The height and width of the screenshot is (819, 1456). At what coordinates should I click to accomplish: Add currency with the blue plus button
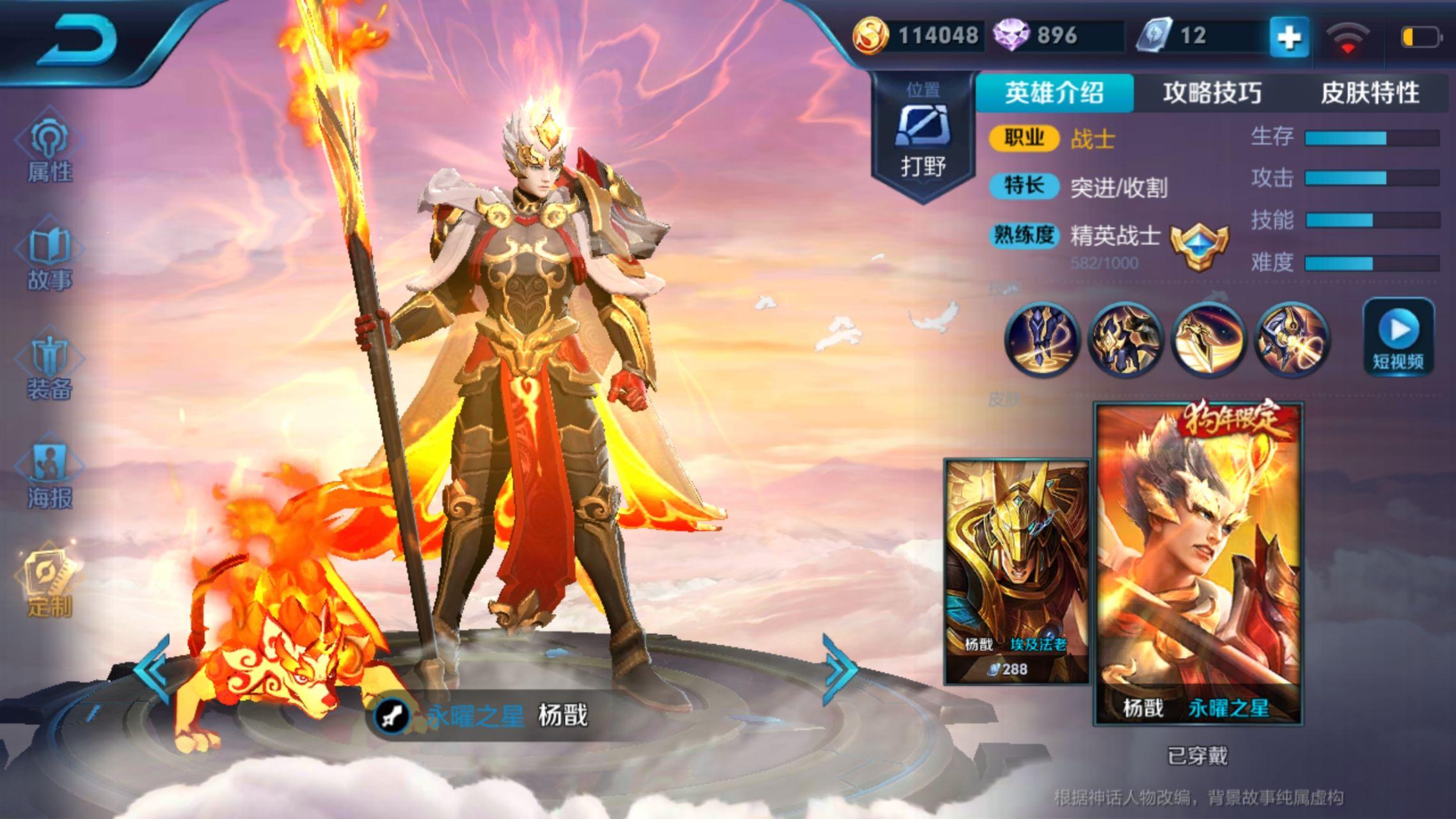point(1288,37)
